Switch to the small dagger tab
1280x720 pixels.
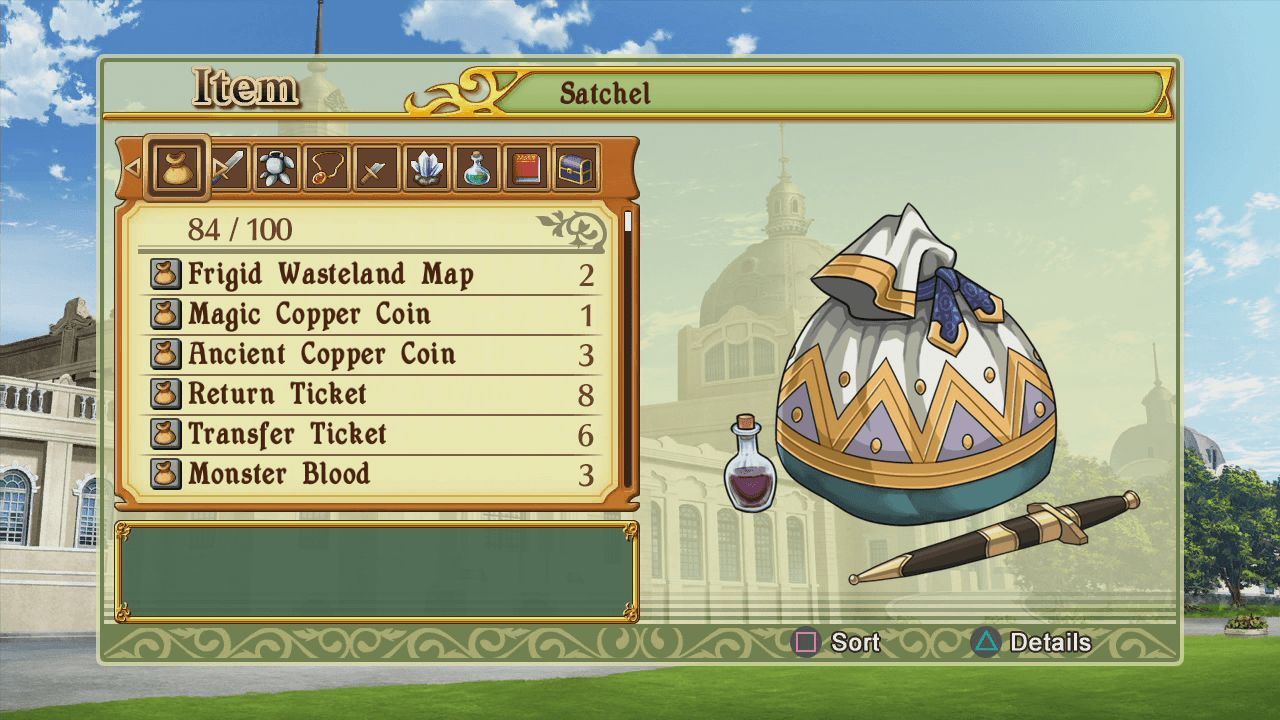pyautogui.click(x=374, y=168)
